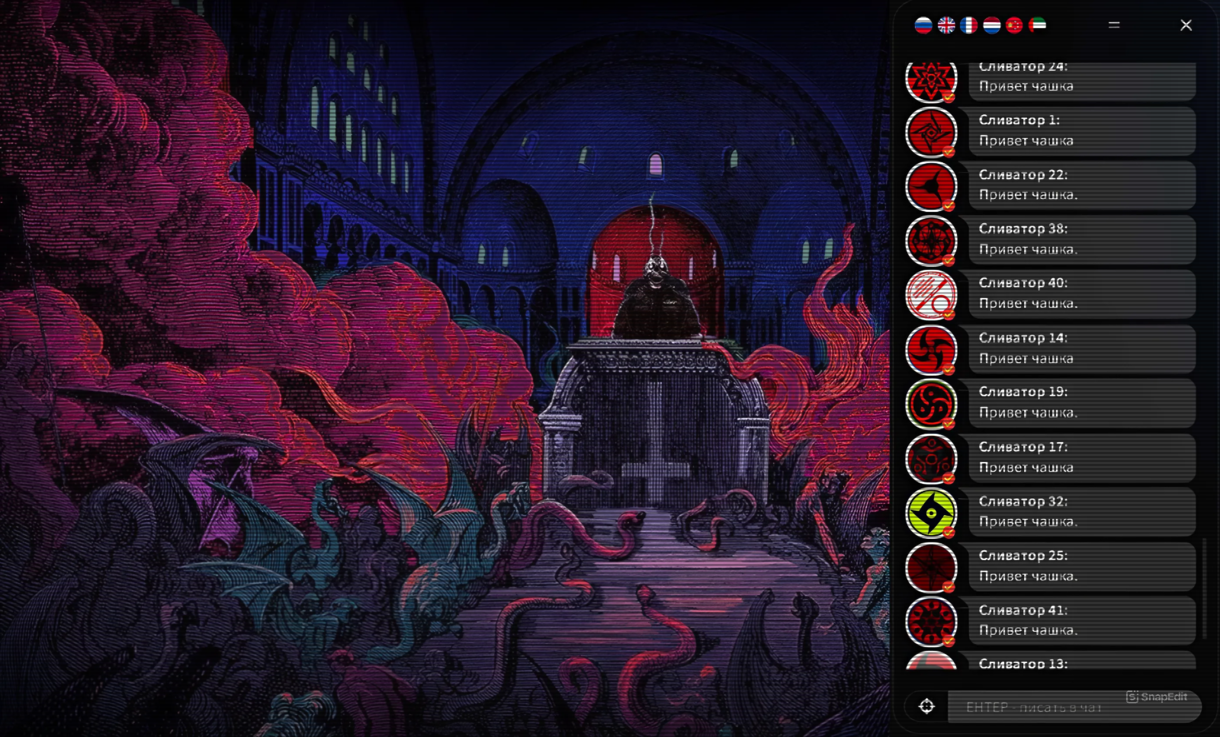Click Сливатор 38's avatar
This screenshot has width=1220, height=737.
point(931,240)
